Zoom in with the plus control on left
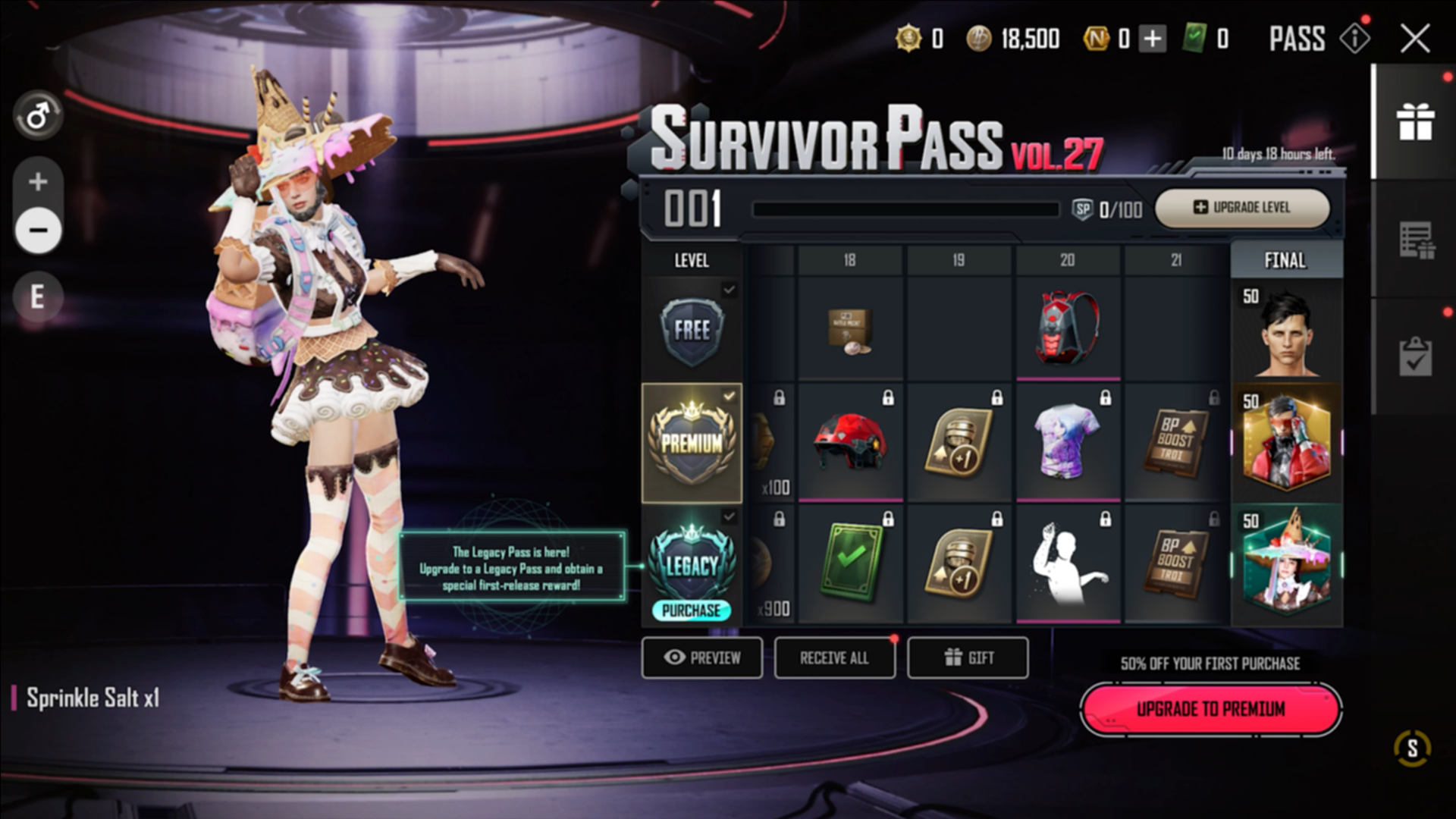 coord(36,180)
